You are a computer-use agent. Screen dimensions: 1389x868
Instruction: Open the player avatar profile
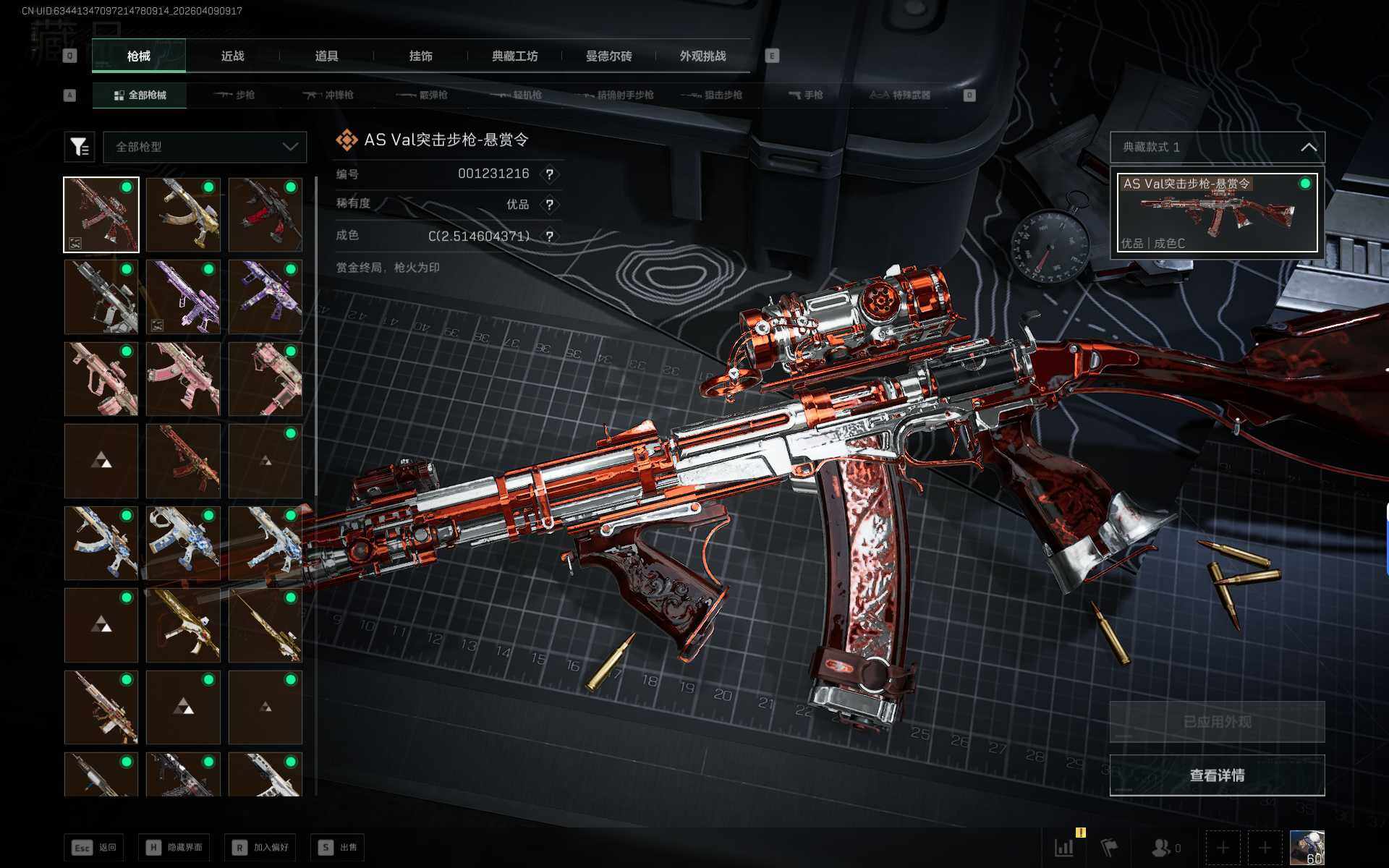click(1307, 847)
